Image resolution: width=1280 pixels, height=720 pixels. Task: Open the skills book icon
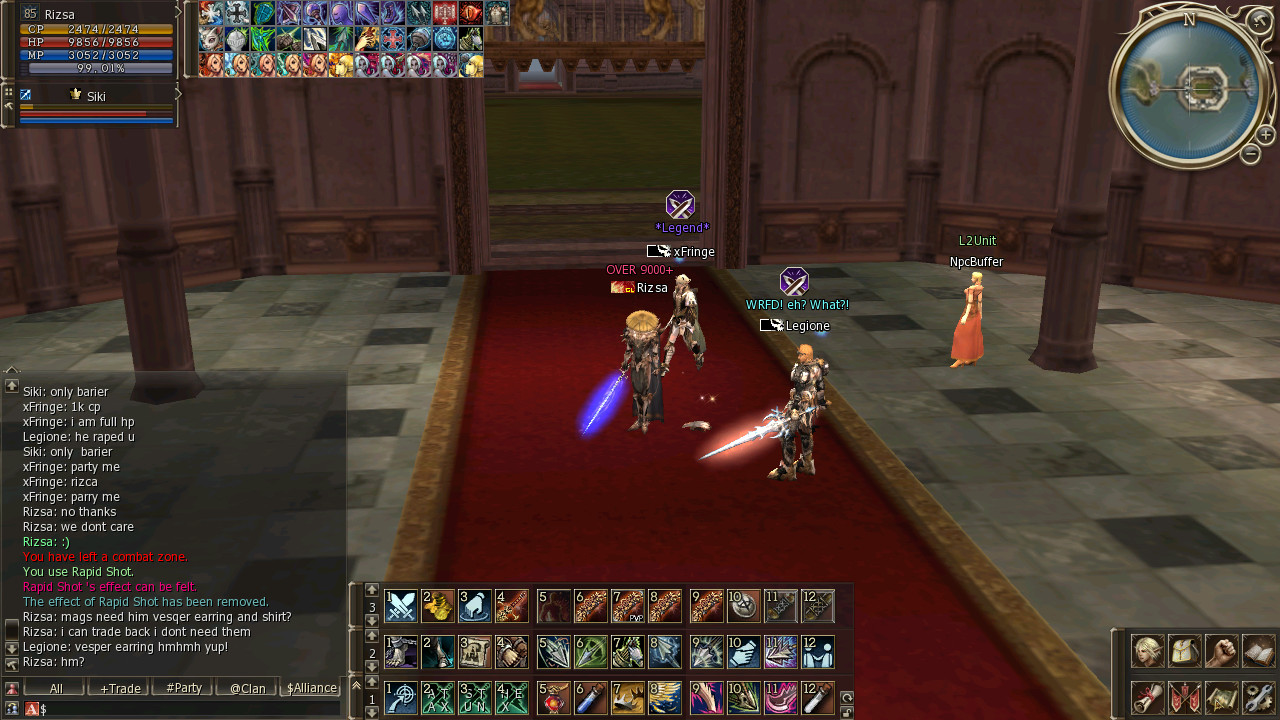click(x=1258, y=651)
